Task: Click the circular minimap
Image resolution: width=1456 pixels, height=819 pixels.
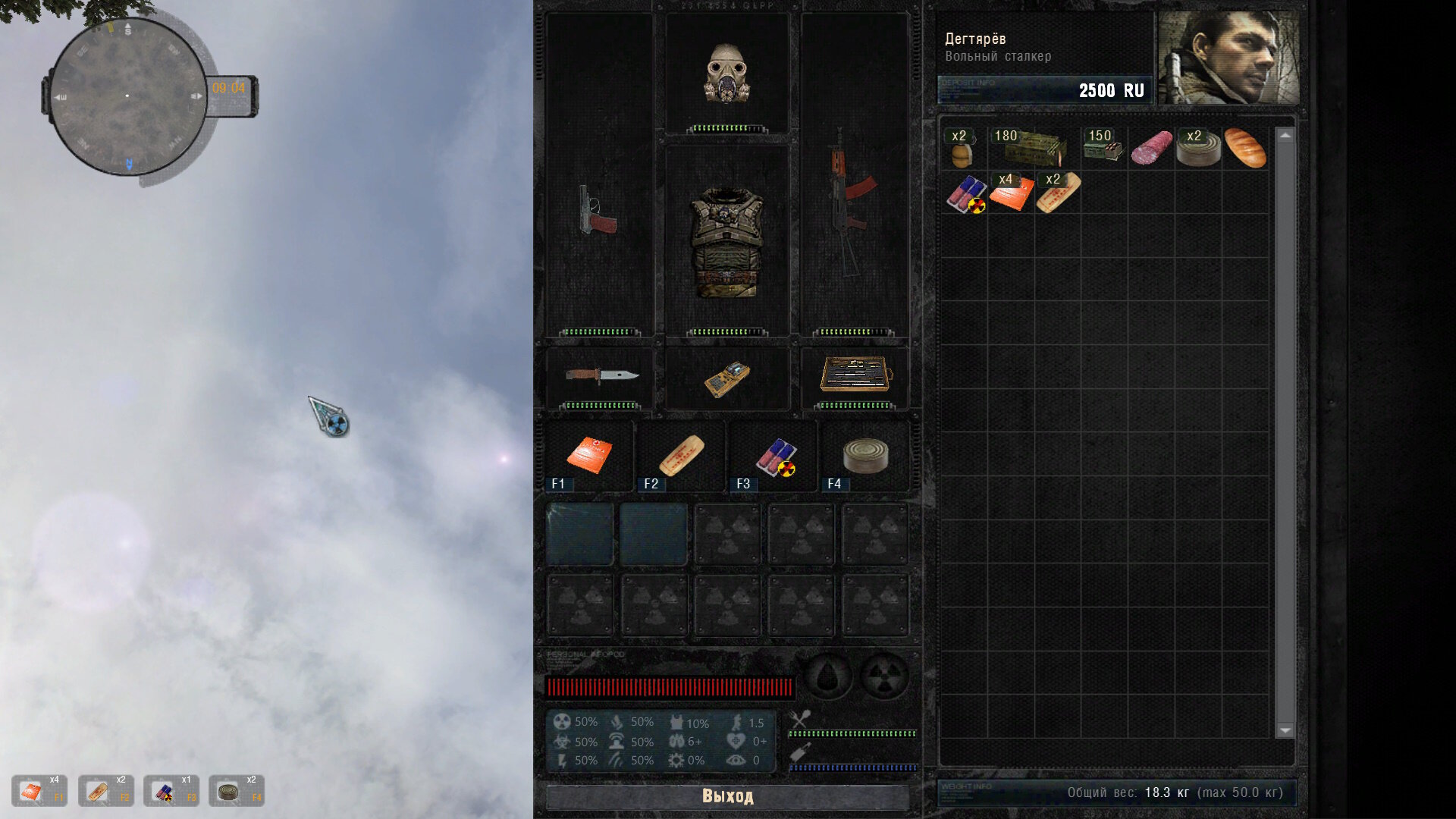Action: (x=127, y=96)
